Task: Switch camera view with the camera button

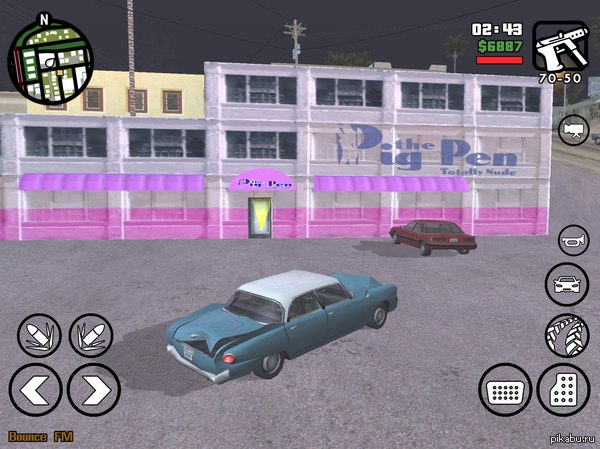Action: pyautogui.click(x=575, y=130)
